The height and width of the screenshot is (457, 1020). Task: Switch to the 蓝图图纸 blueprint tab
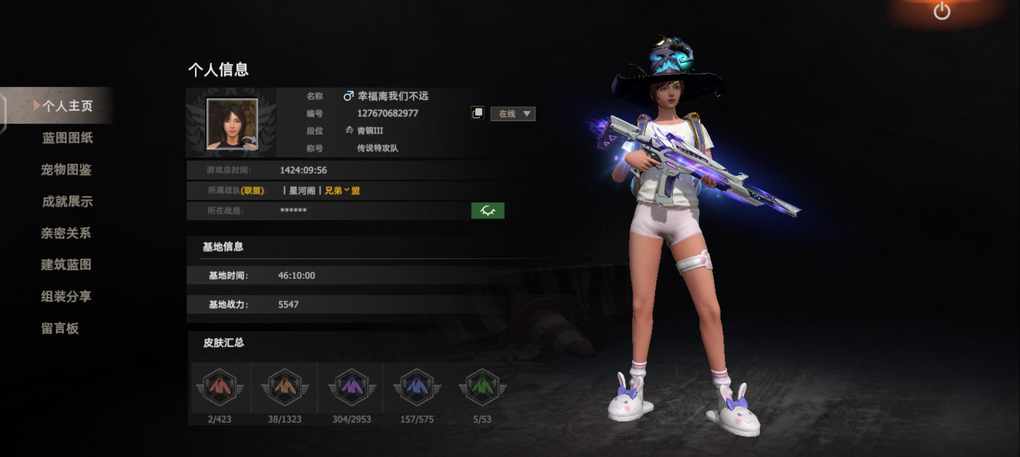67,137
